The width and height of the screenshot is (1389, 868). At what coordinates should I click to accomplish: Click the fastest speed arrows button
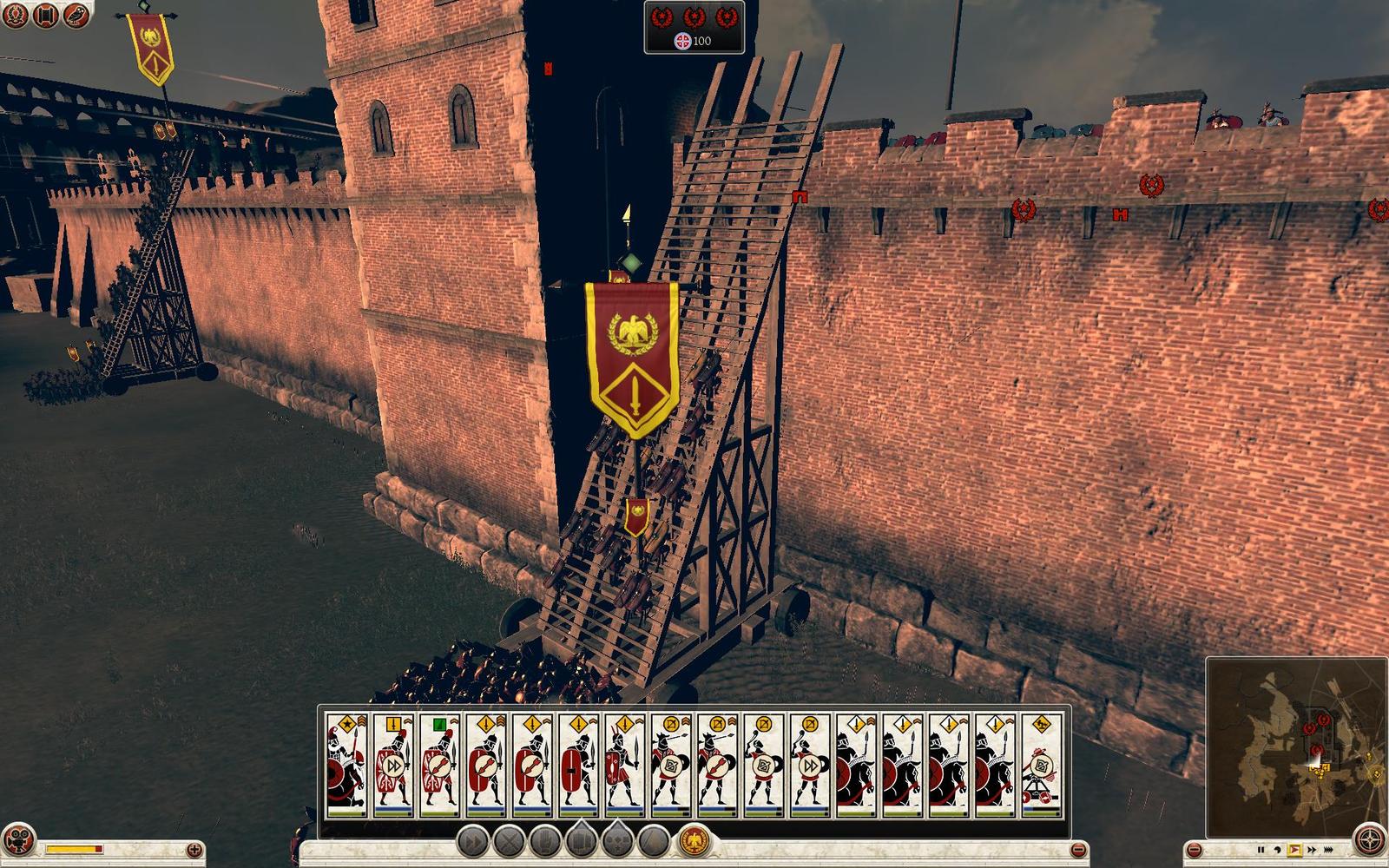coord(1328,850)
